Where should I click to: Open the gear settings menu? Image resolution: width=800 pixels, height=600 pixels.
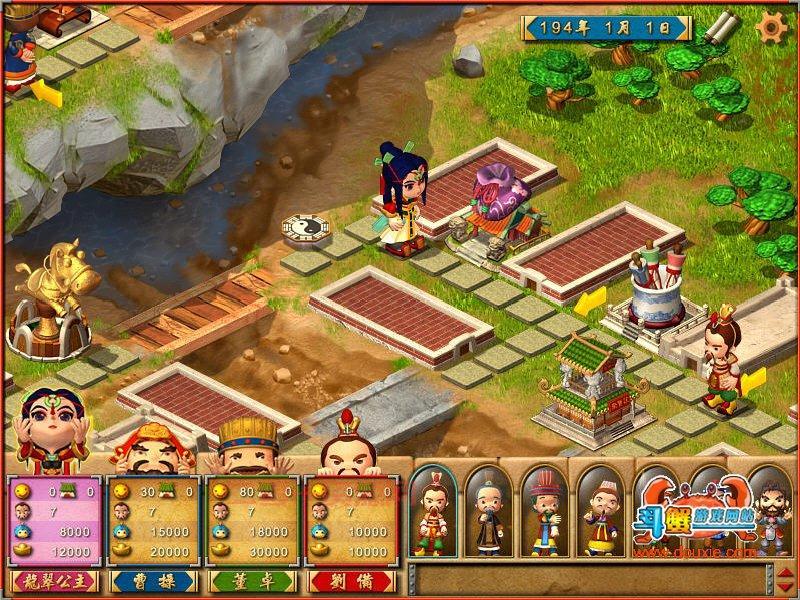pyautogui.click(x=771, y=27)
